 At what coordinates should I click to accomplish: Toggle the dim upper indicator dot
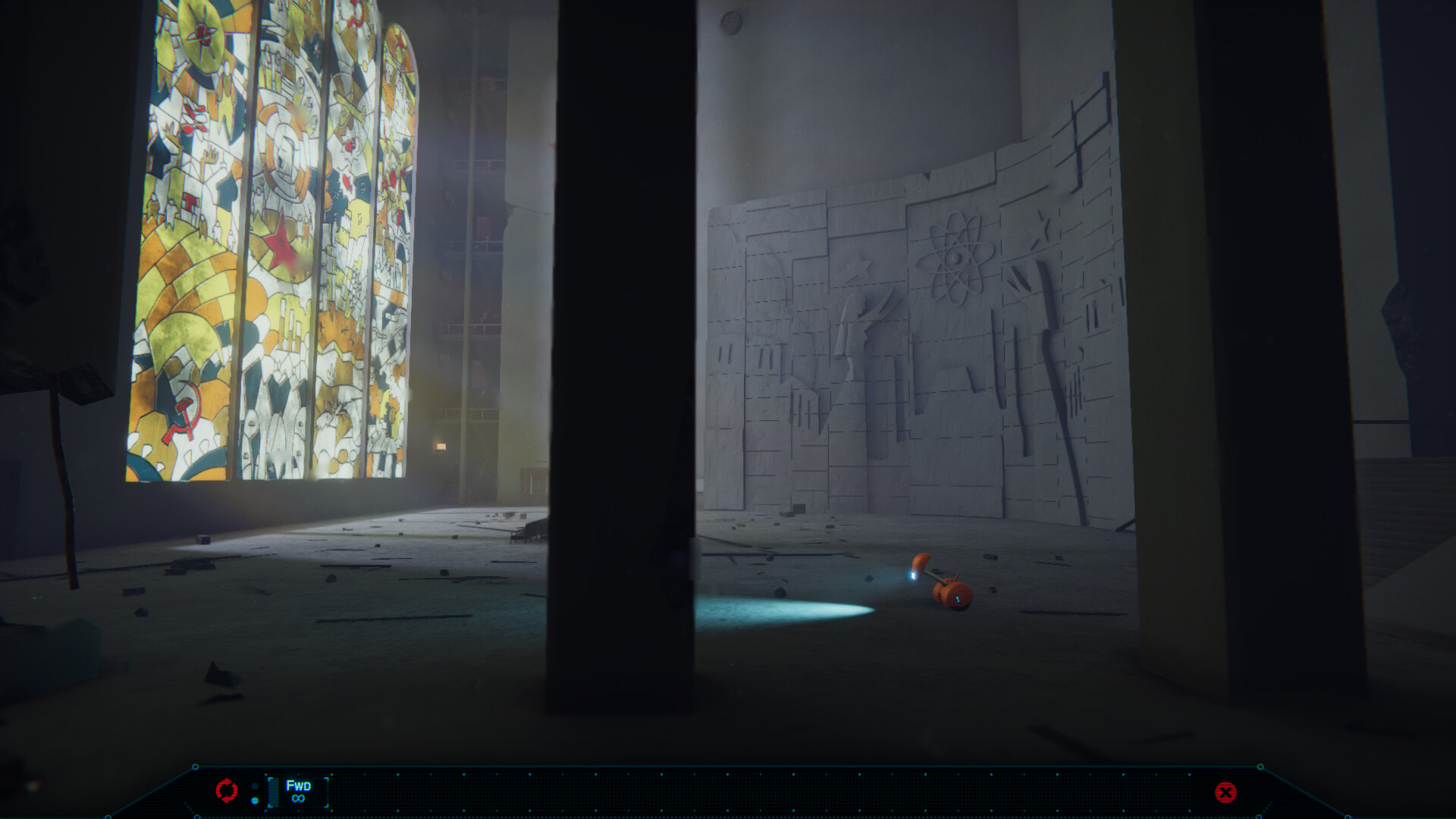pyautogui.click(x=255, y=786)
